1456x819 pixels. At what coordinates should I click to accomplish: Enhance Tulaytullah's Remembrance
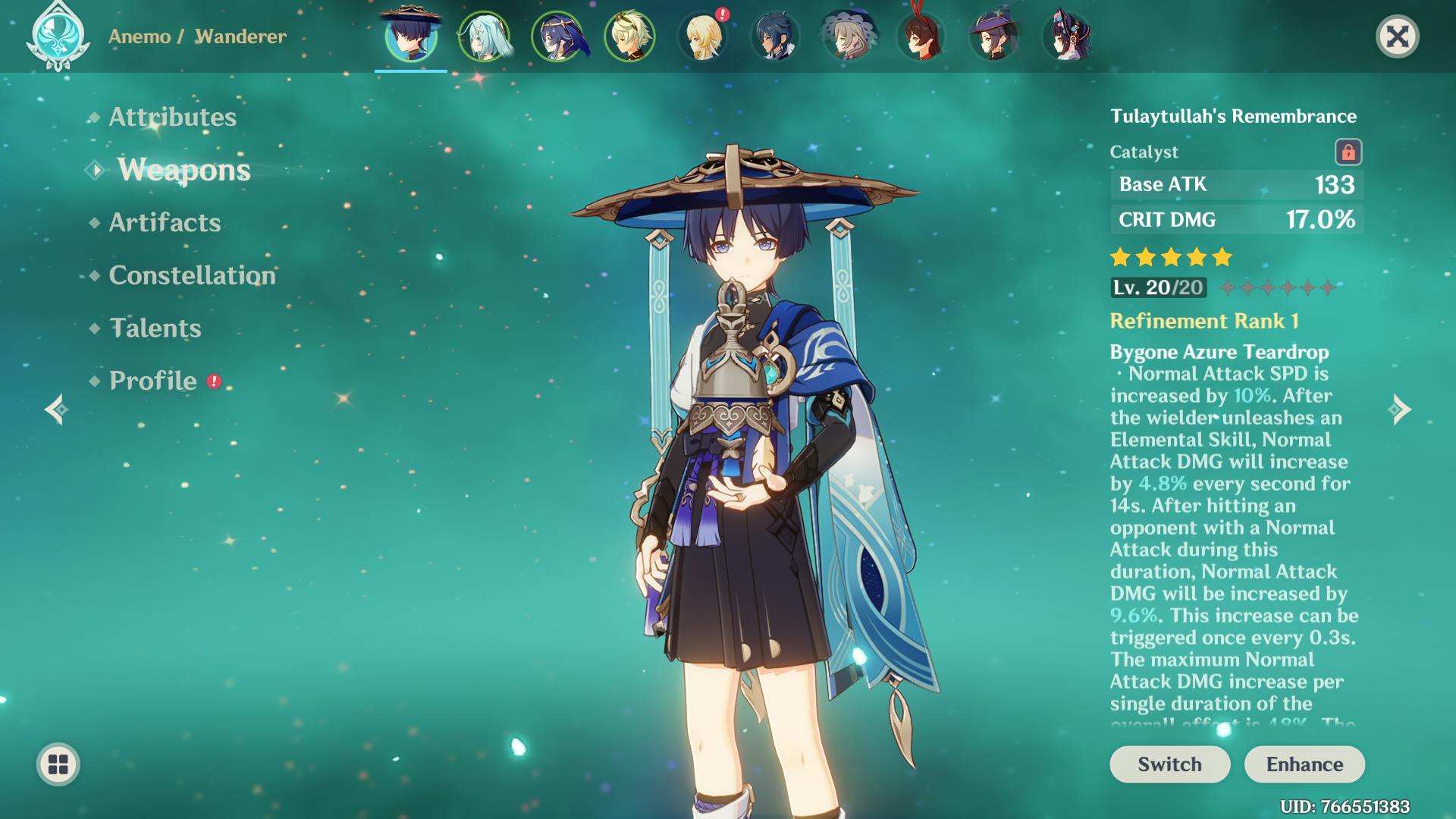pyautogui.click(x=1304, y=764)
